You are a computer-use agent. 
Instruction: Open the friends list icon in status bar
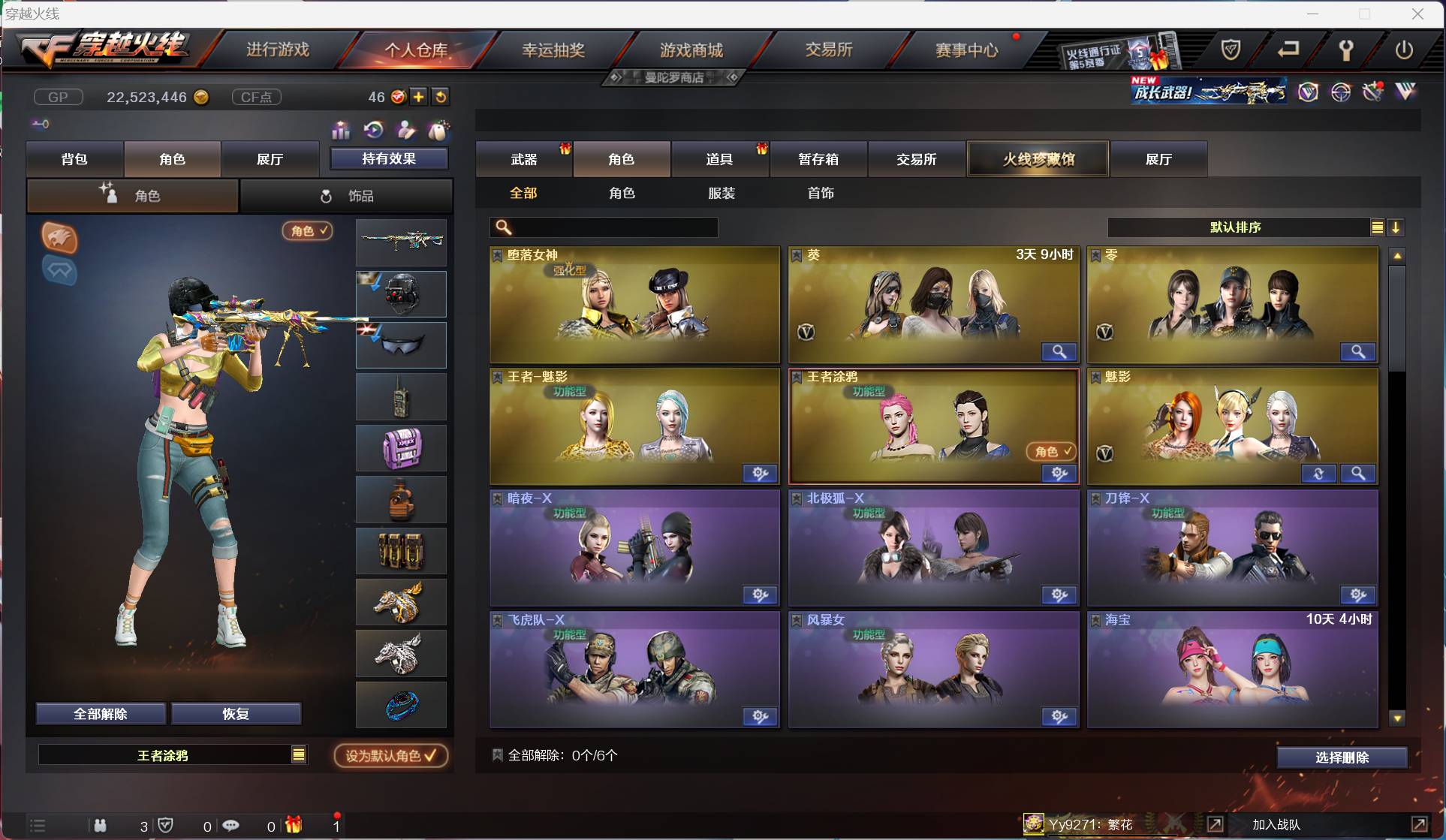(100, 825)
